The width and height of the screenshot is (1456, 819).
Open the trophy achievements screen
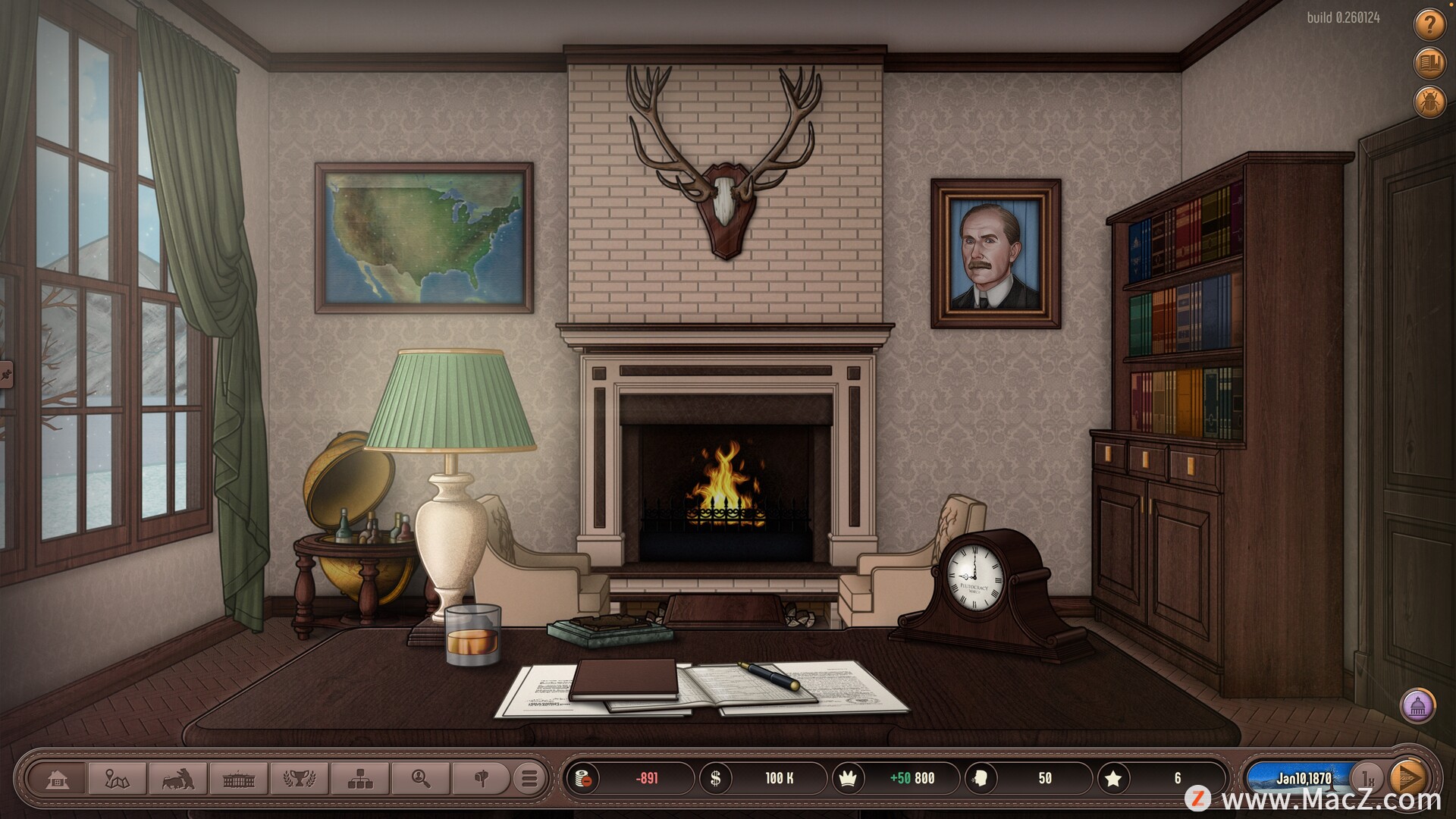(x=299, y=779)
